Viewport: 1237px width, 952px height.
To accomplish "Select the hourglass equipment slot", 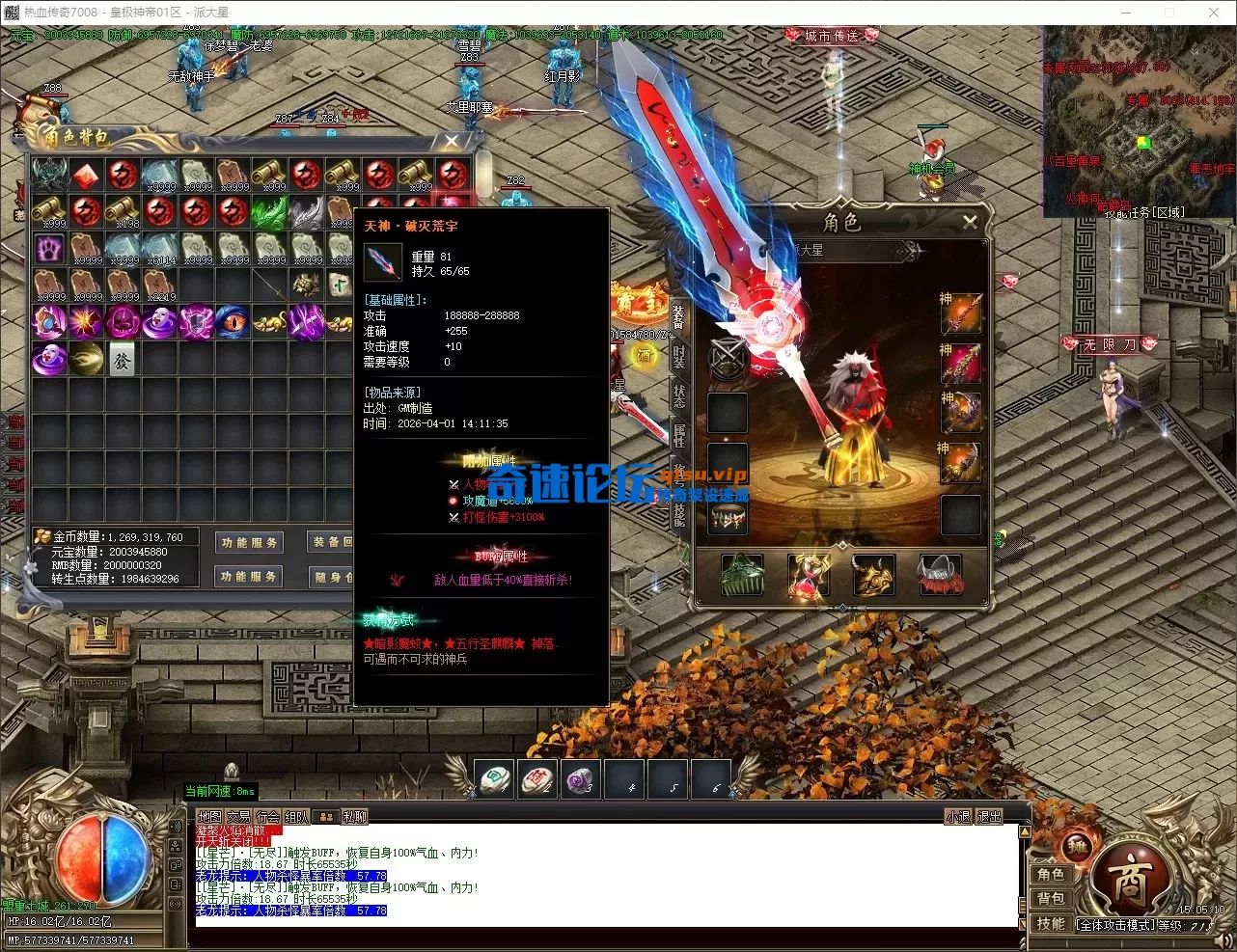I will pos(808,576).
